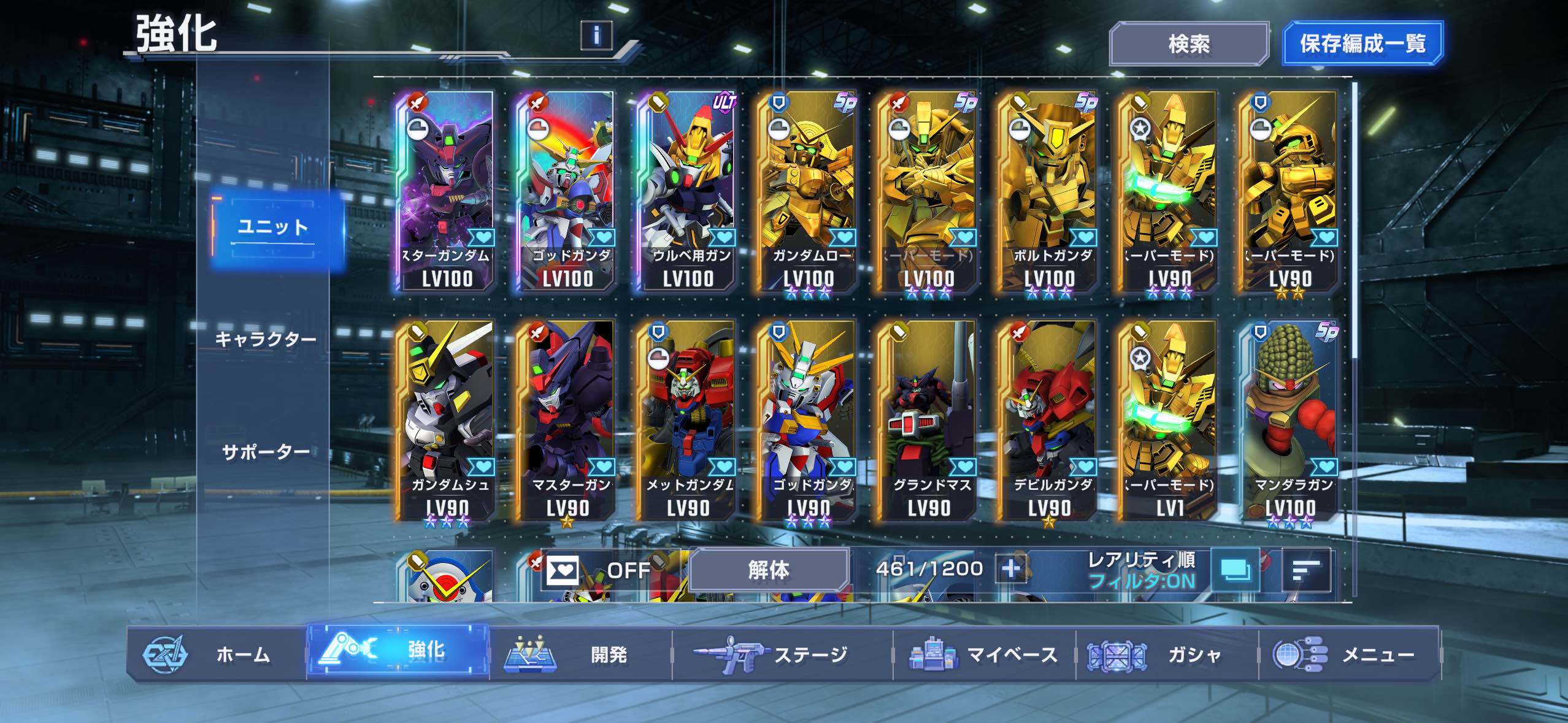Open the レアリティ順 sort and filter settings
The height and width of the screenshot is (723, 1568).
click(1141, 570)
